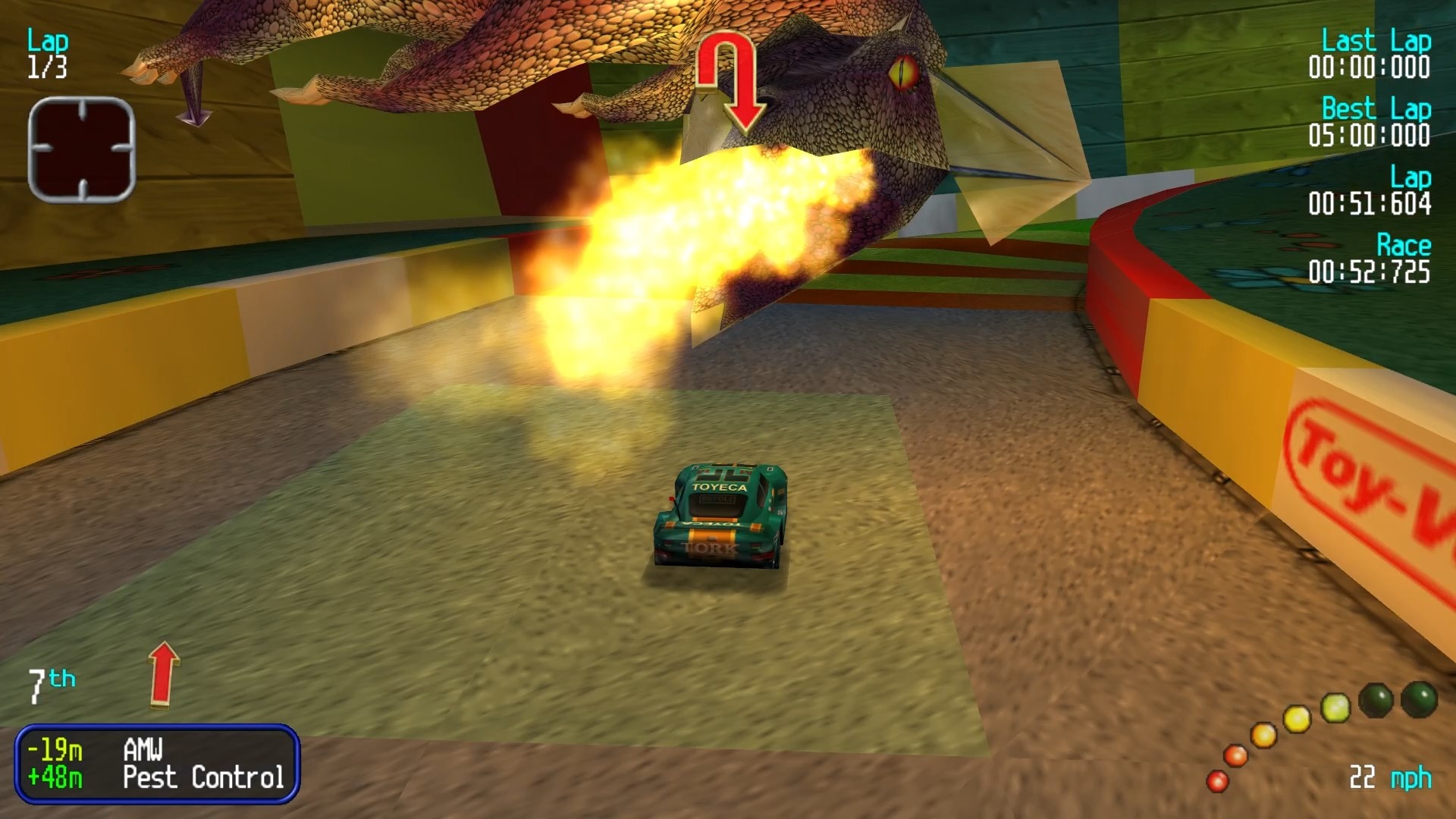1456x819 pixels.
Task: Select the TOYECA race car
Action: [x=720, y=516]
